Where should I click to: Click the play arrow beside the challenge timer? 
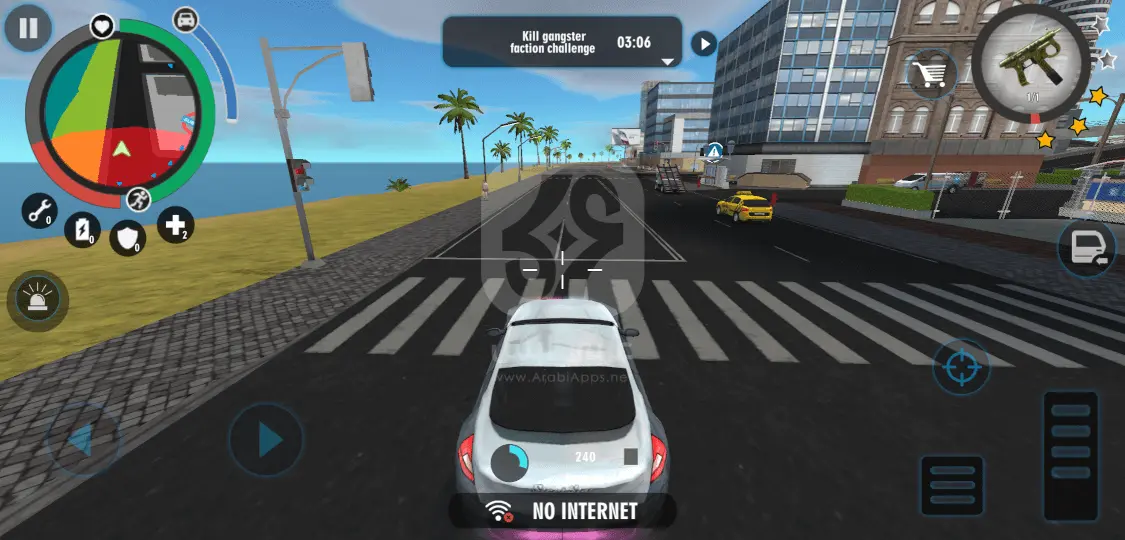(x=704, y=43)
